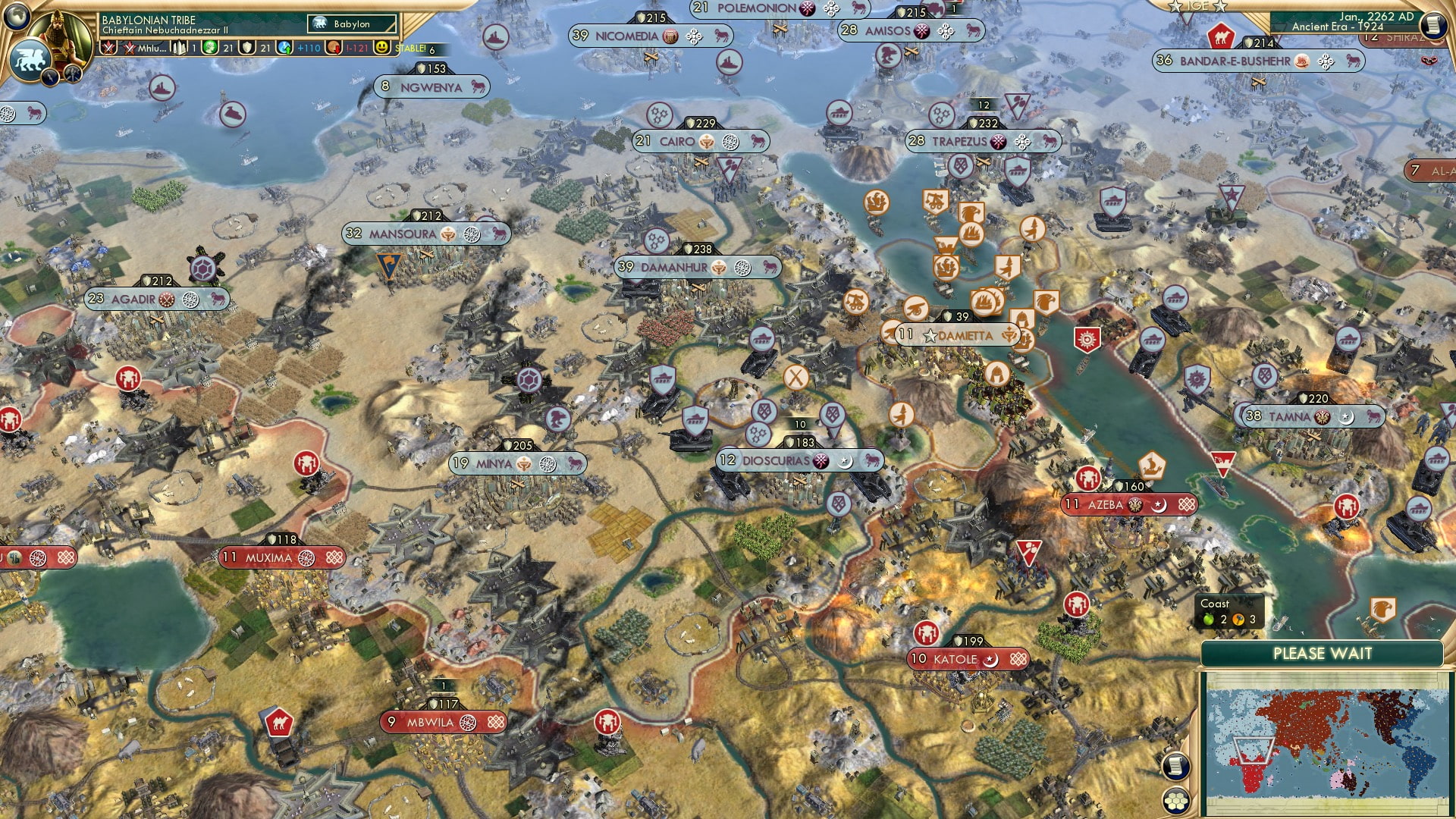The height and width of the screenshot is (819, 1456).
Task: Select the Damanhur city banner
Action: pyautogui.click(x=674, y=267)
